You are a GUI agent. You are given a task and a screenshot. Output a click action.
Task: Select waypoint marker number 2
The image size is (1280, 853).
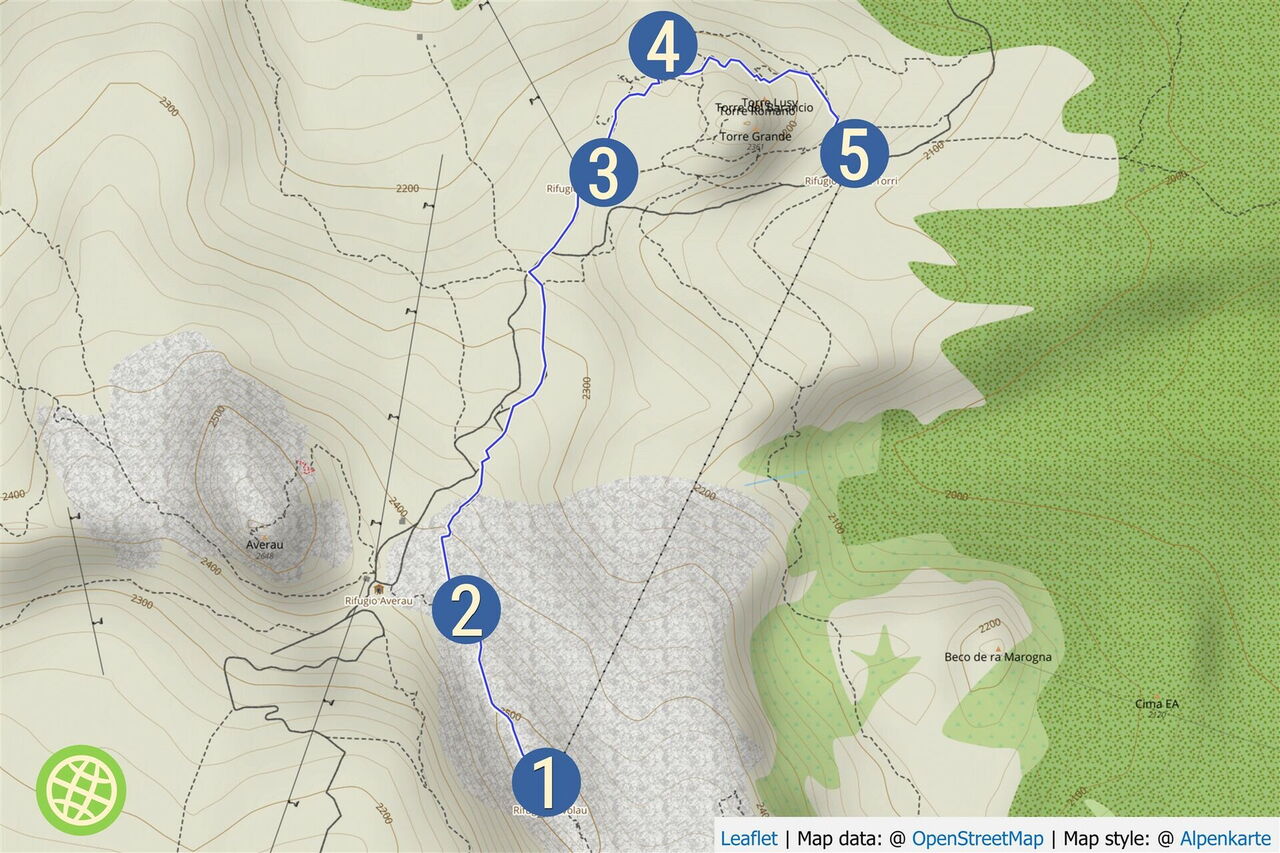[x=467, y=610]
